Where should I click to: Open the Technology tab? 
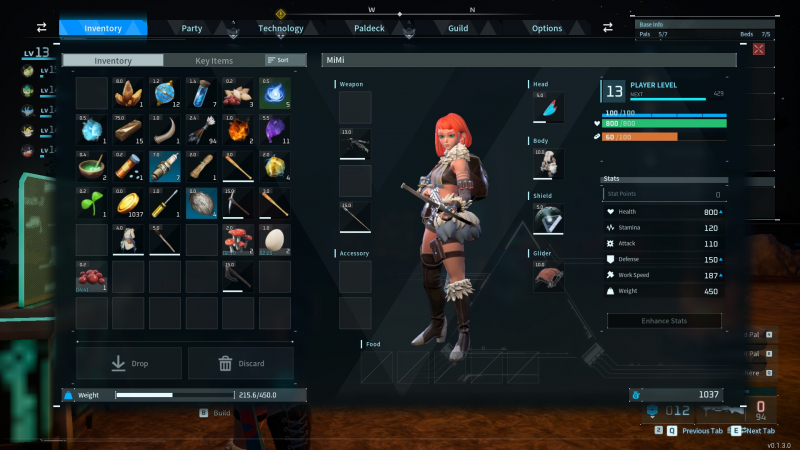280,28
